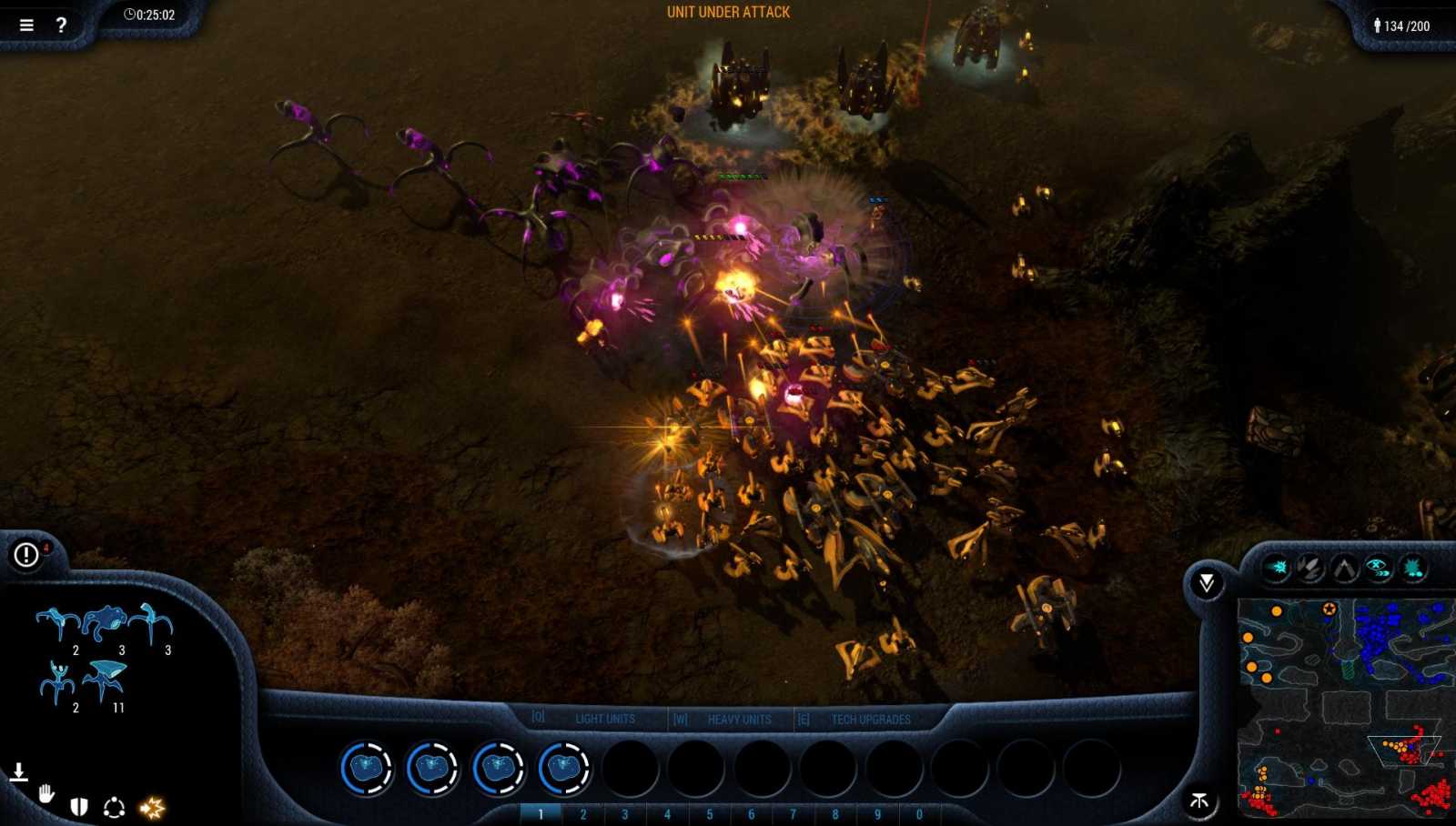Collapse the minimap with the double chevron
Viewport: 1456px width, 826px height.
[x=1208, y=580]
